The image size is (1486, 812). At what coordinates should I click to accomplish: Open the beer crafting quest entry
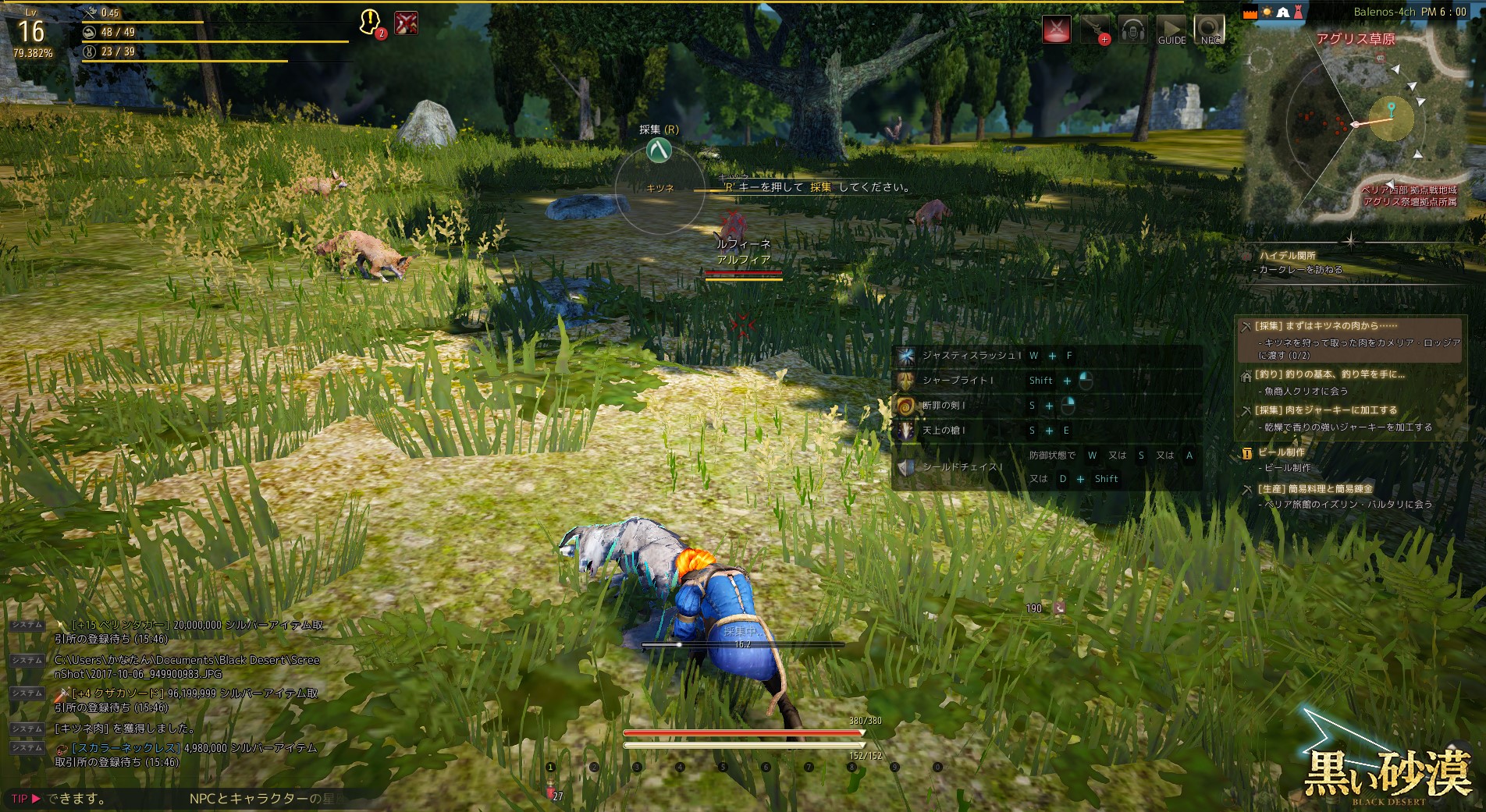[x=1282, y=452]
